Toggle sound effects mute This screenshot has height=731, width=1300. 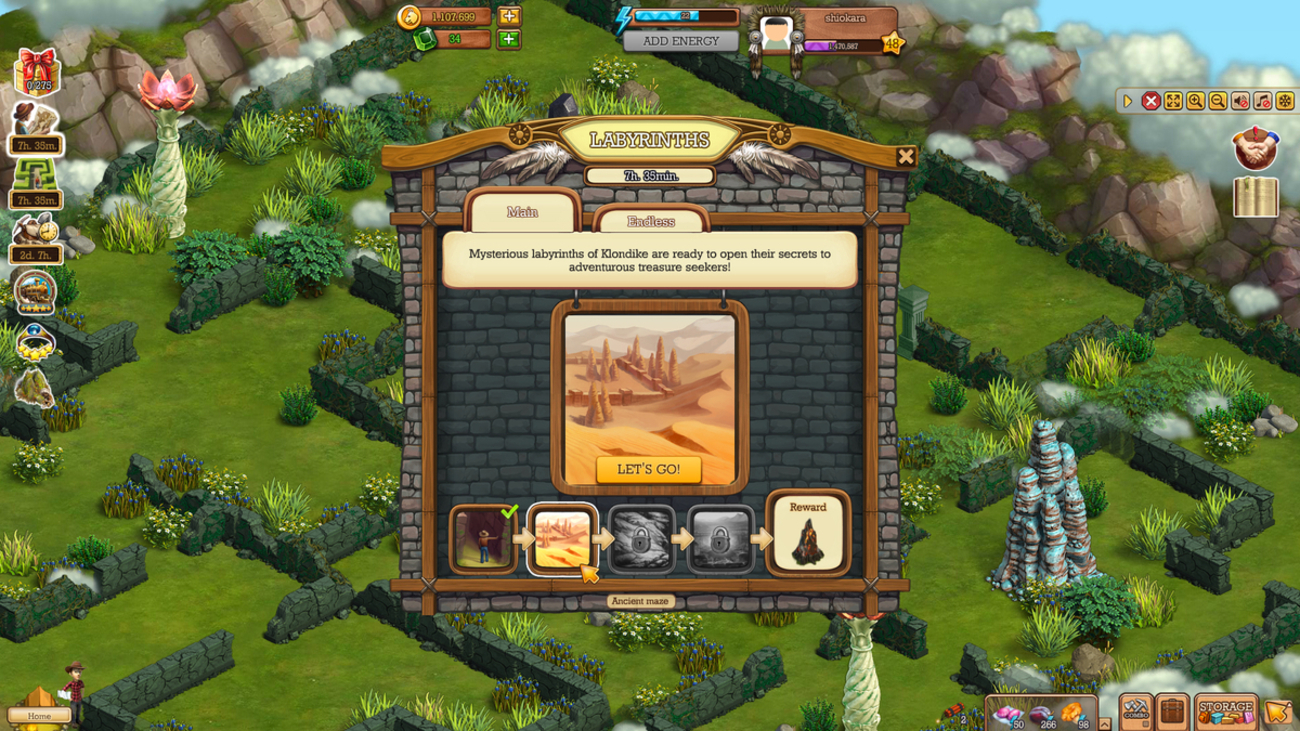(x=1240, y=101)
